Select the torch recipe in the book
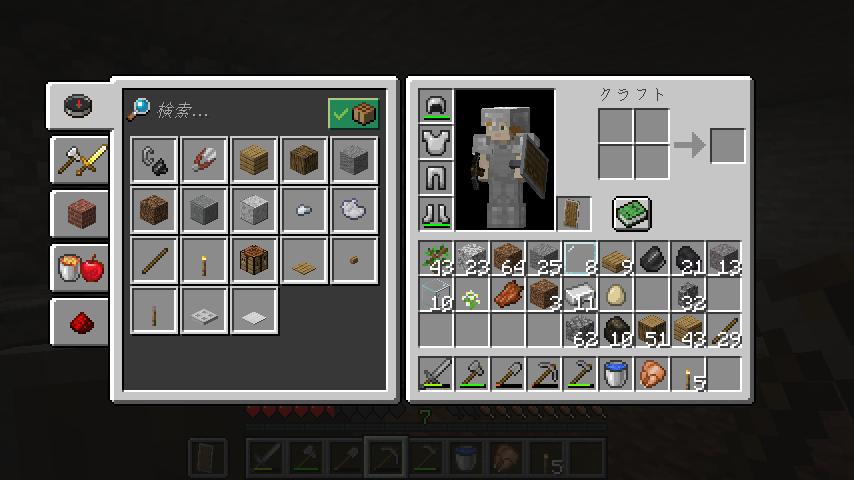This screenshot has width=854, height=480. point(204,261)
